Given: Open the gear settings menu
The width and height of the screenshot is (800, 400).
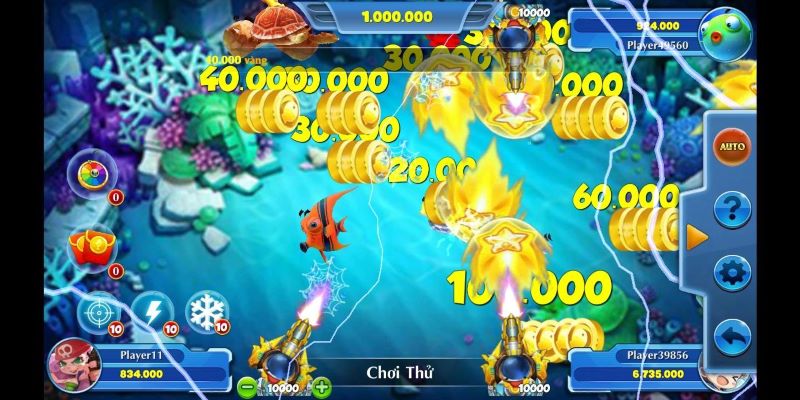Looking at the screenshot, I should [733, 272].
